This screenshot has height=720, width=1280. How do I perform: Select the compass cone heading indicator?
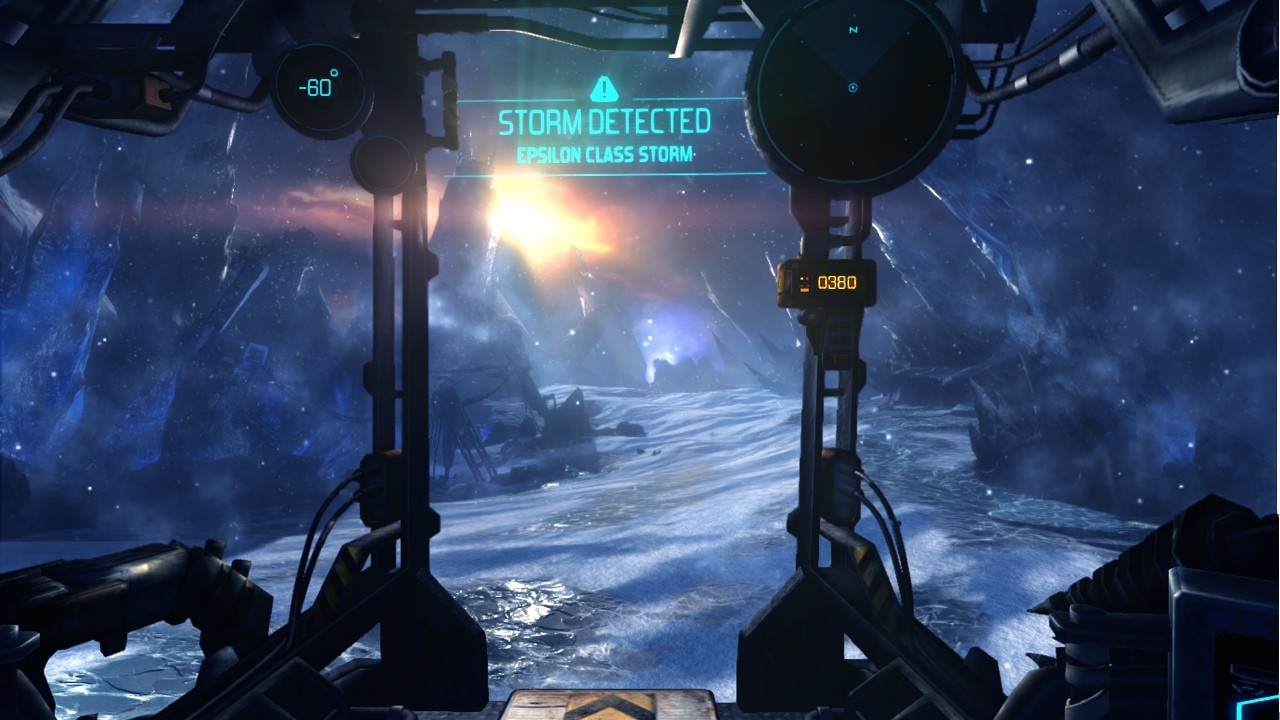[x=853, y=55]
